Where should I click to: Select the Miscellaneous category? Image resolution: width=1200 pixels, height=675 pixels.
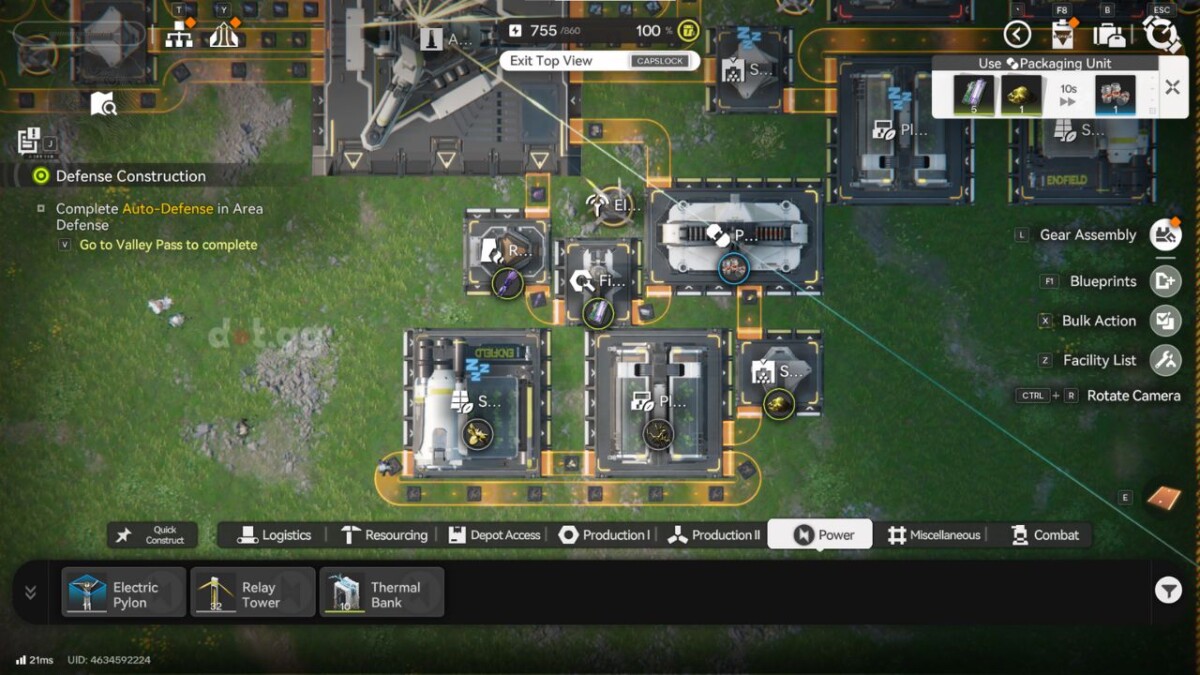[x=934, y=535]
